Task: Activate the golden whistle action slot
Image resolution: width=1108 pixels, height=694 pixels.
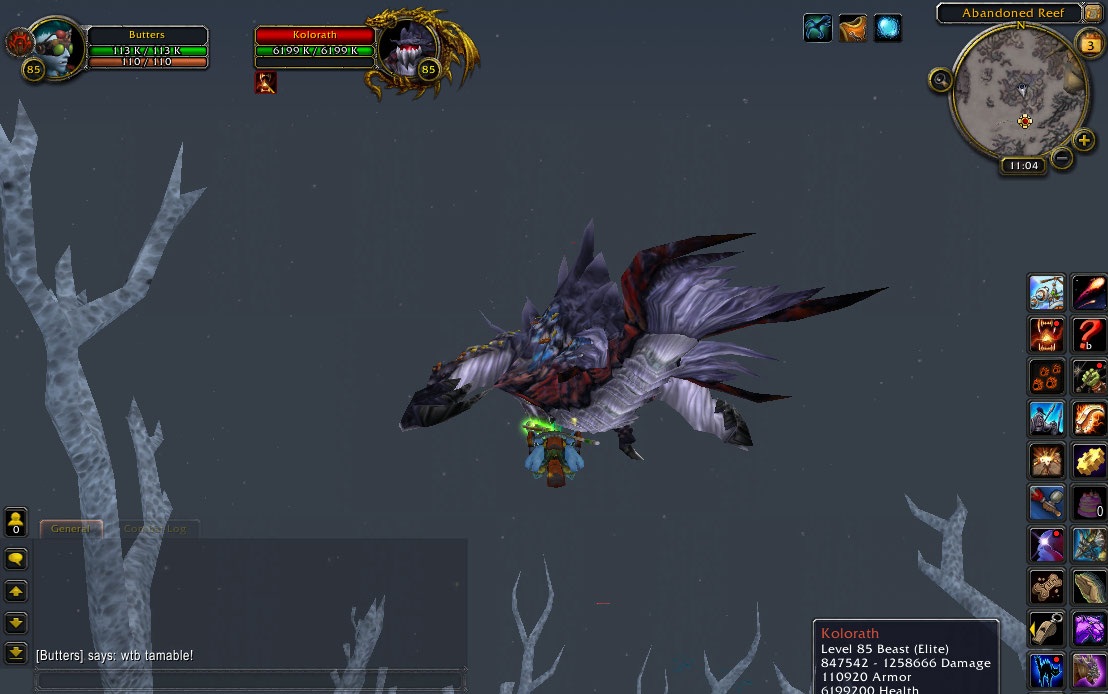Action: tap(1047, 629)
